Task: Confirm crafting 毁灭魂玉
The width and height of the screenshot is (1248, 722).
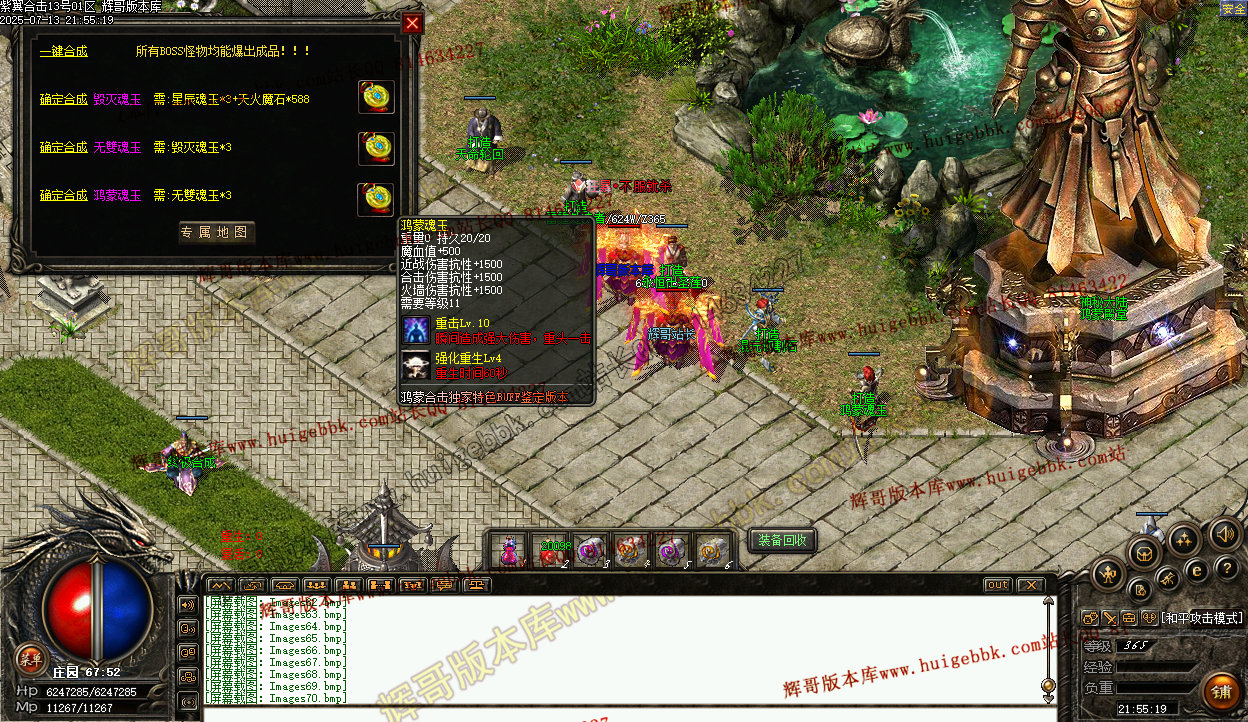Action: click(x=63, y=99)
